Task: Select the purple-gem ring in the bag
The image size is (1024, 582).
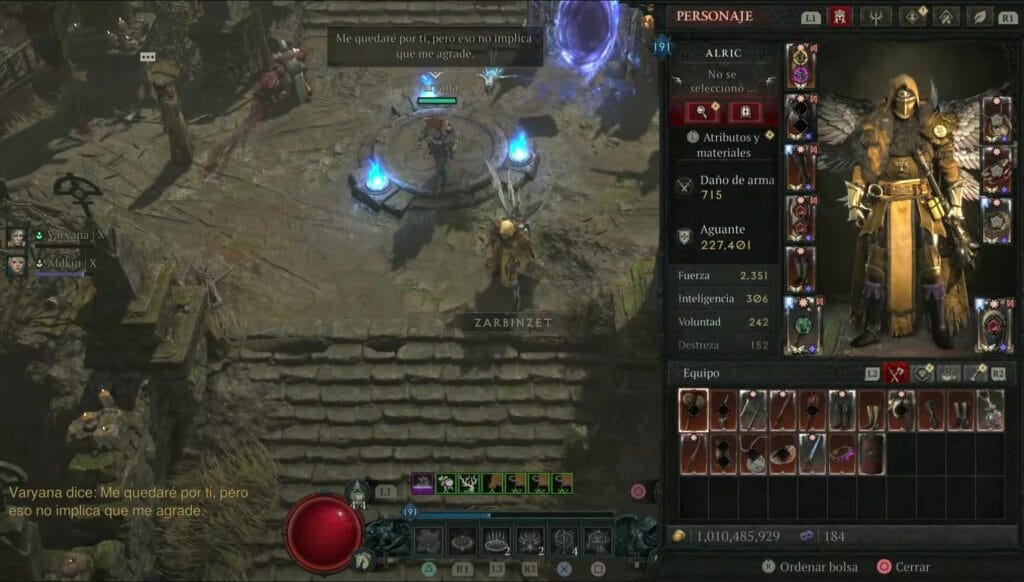Action: point(843,453)
